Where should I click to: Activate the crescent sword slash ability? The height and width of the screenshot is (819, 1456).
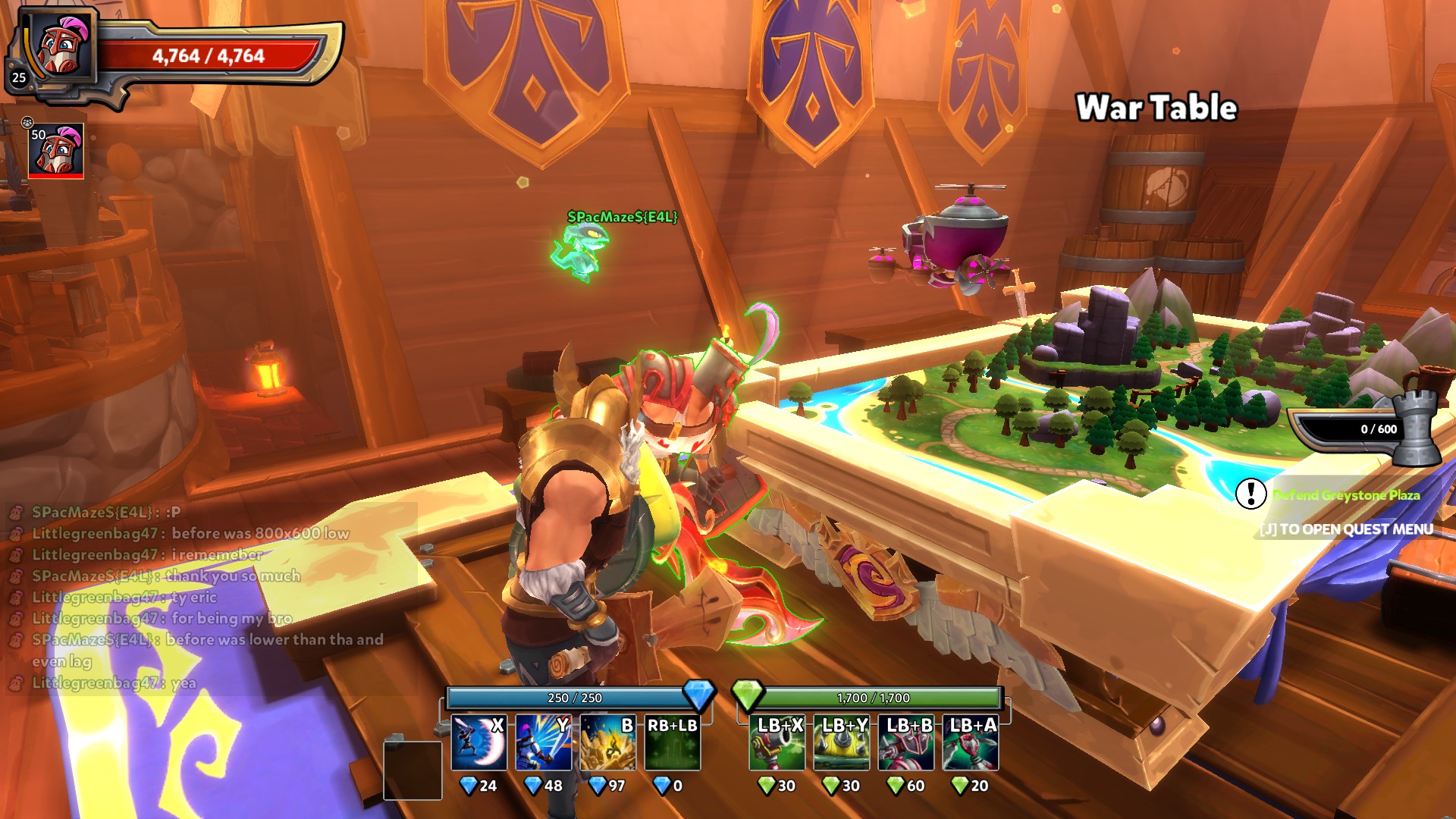coord(479,743)
